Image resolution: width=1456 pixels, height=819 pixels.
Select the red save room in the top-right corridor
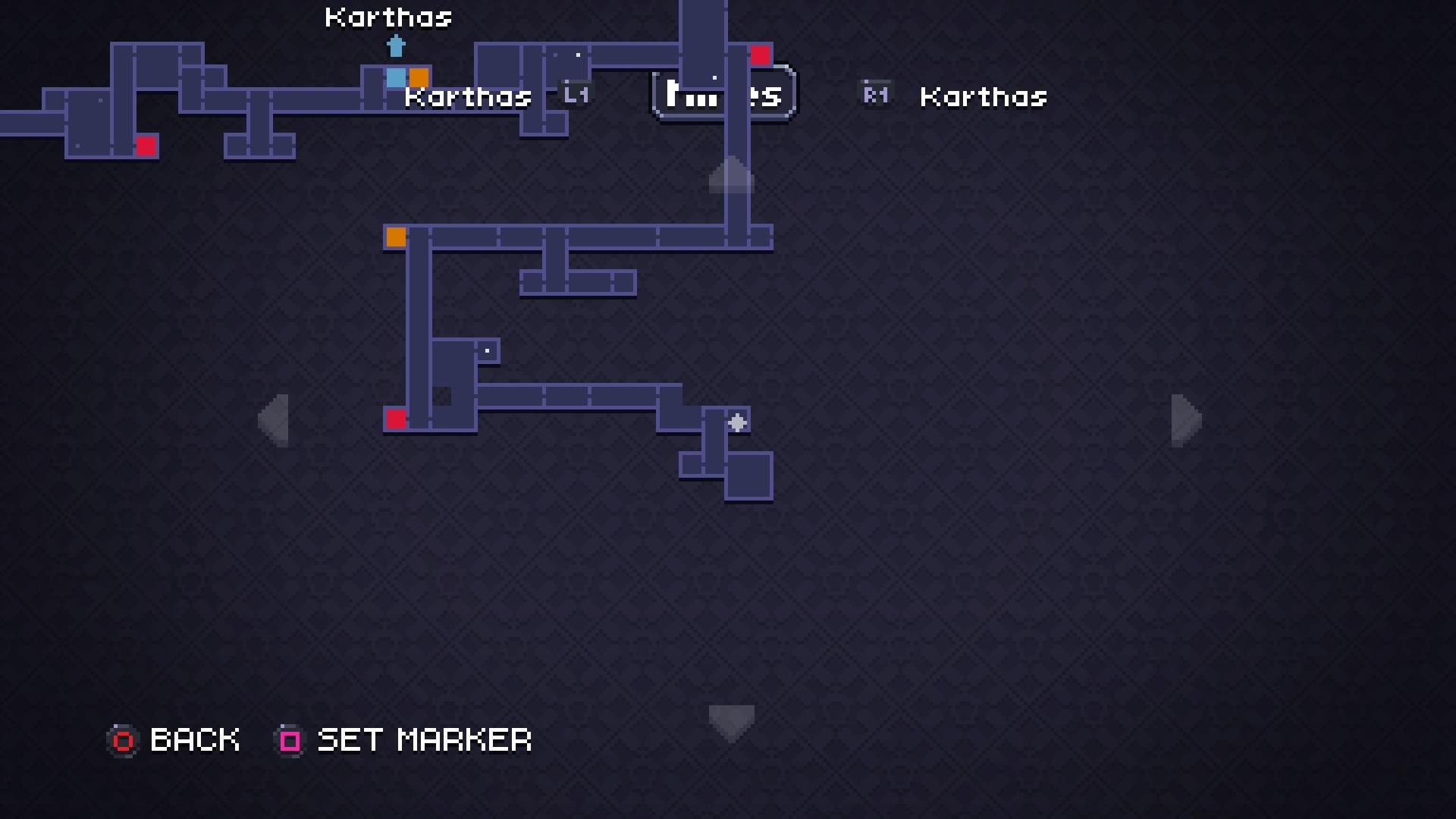coord(761,54)
